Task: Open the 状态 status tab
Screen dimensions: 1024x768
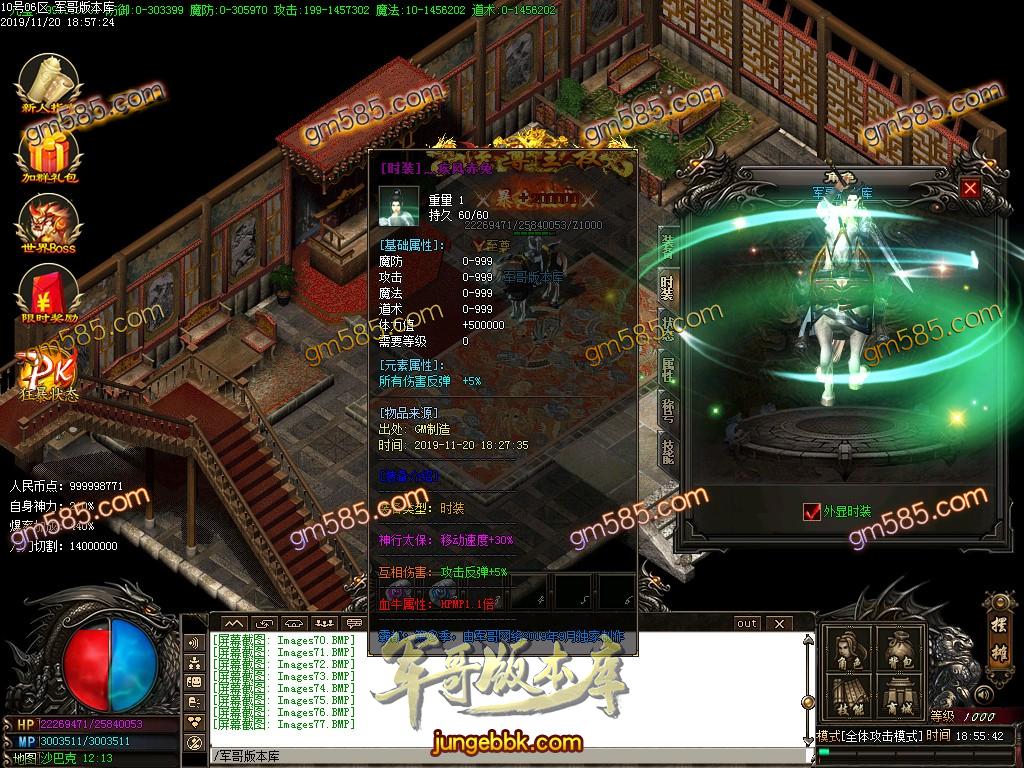Action: pos(667,329)
